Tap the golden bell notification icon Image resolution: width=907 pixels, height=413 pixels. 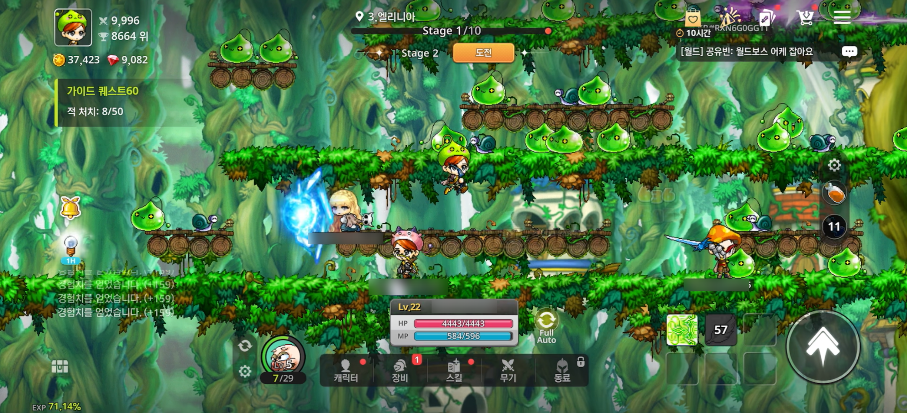71,208
